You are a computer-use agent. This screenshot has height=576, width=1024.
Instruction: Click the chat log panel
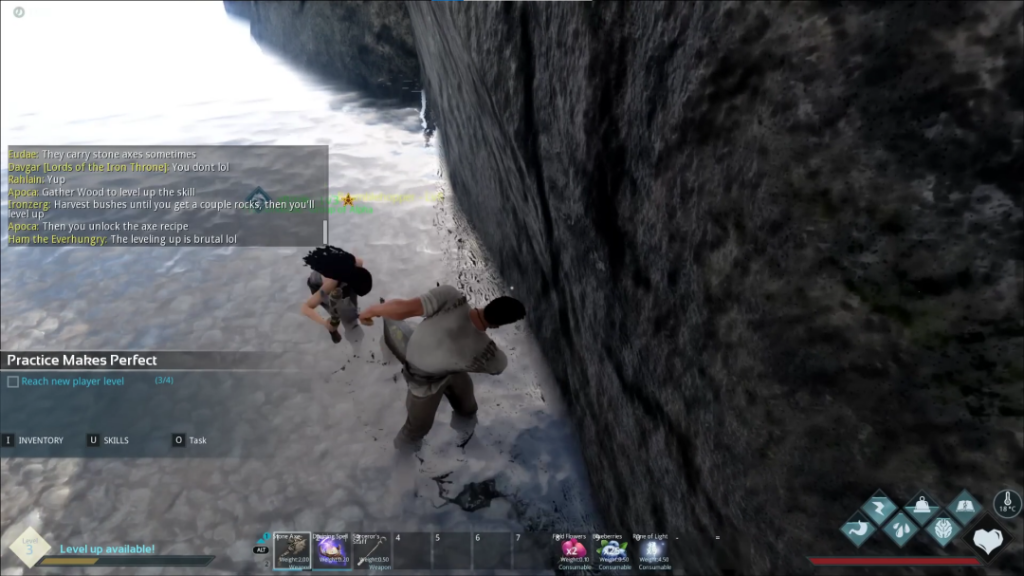pos(165,196)
